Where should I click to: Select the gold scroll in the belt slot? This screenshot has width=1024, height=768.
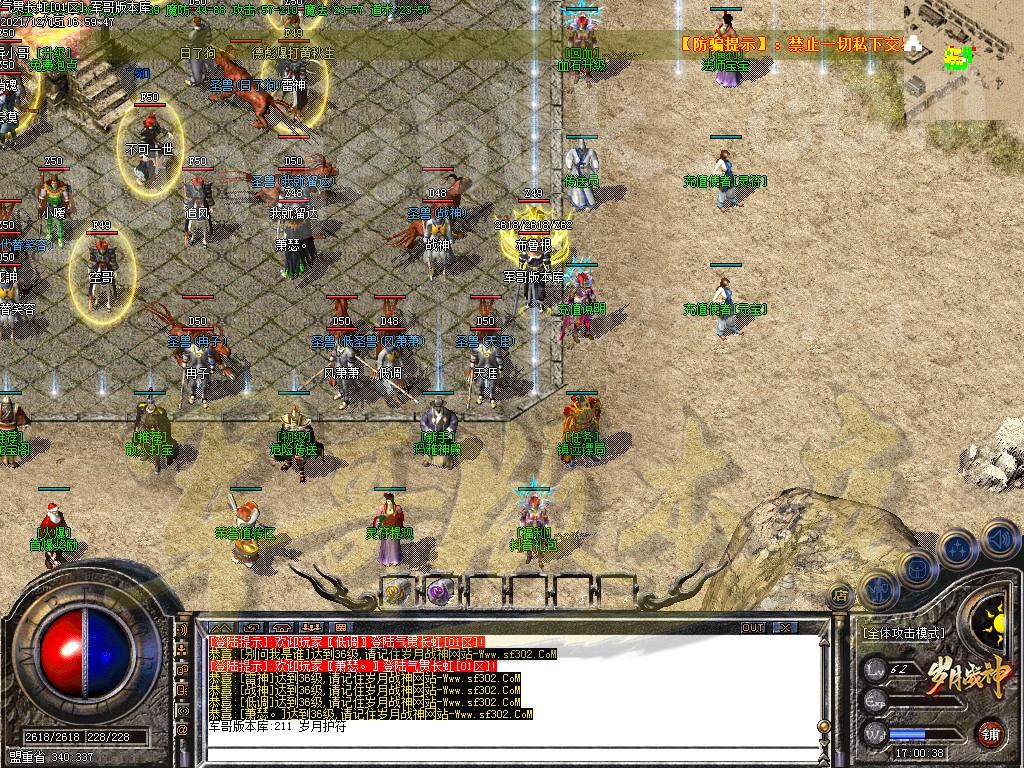click(x=397, y=590)
